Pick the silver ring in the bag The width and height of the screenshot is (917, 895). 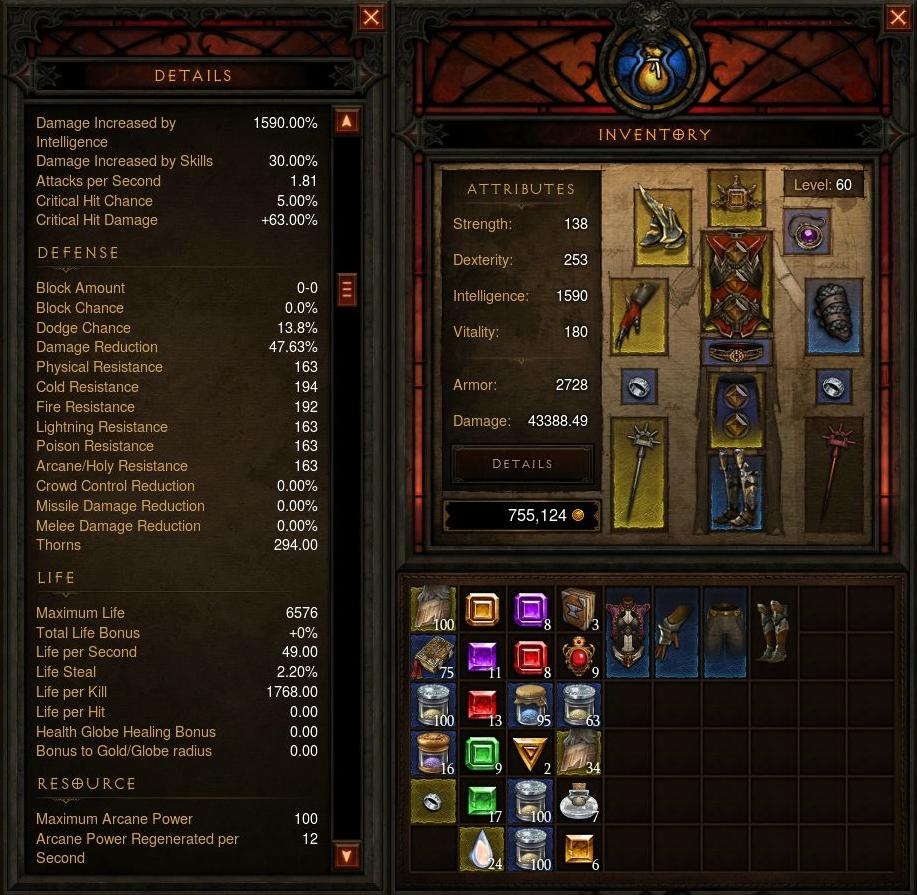434,801
